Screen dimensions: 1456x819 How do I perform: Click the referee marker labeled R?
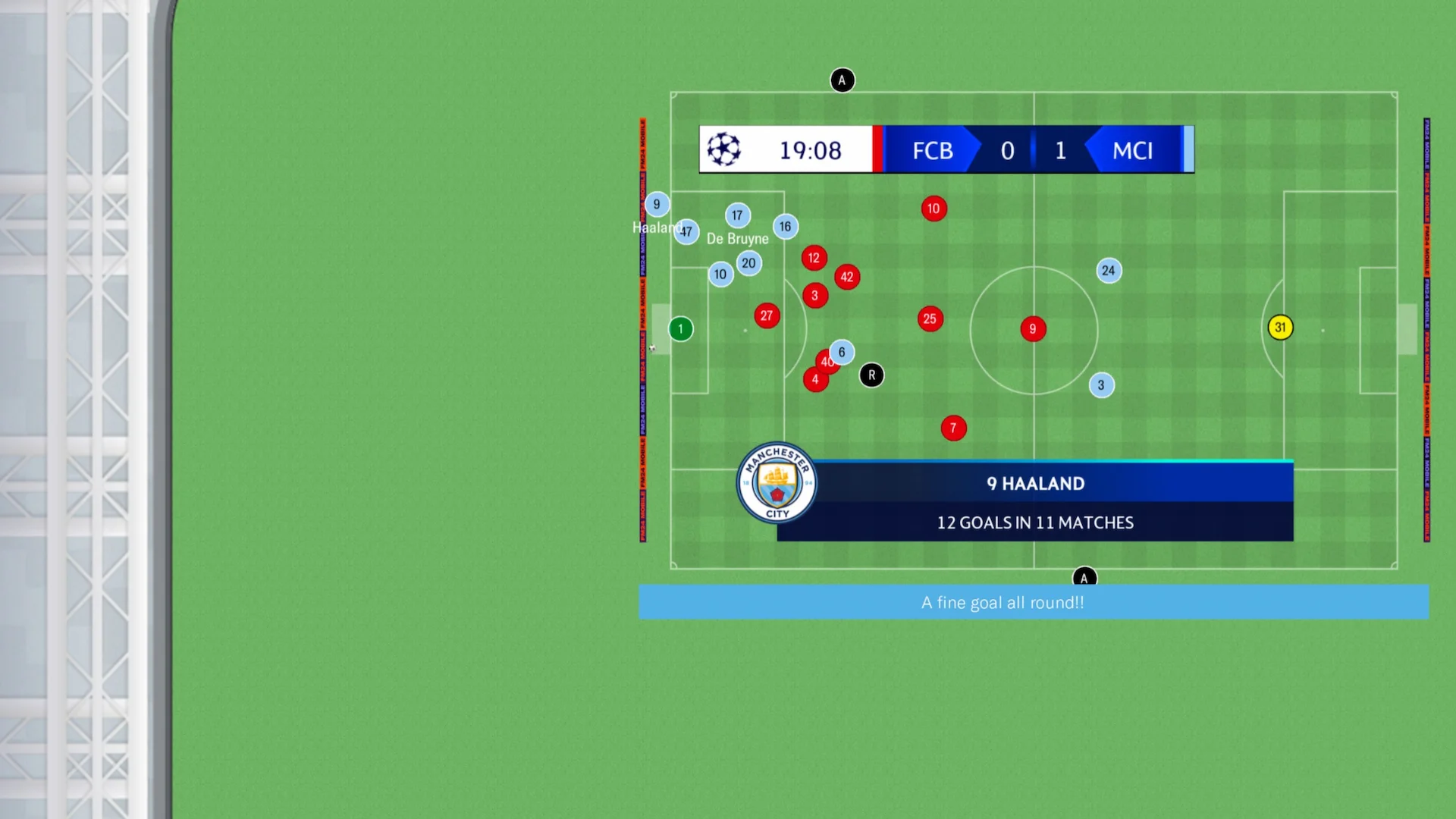point(871,375)
